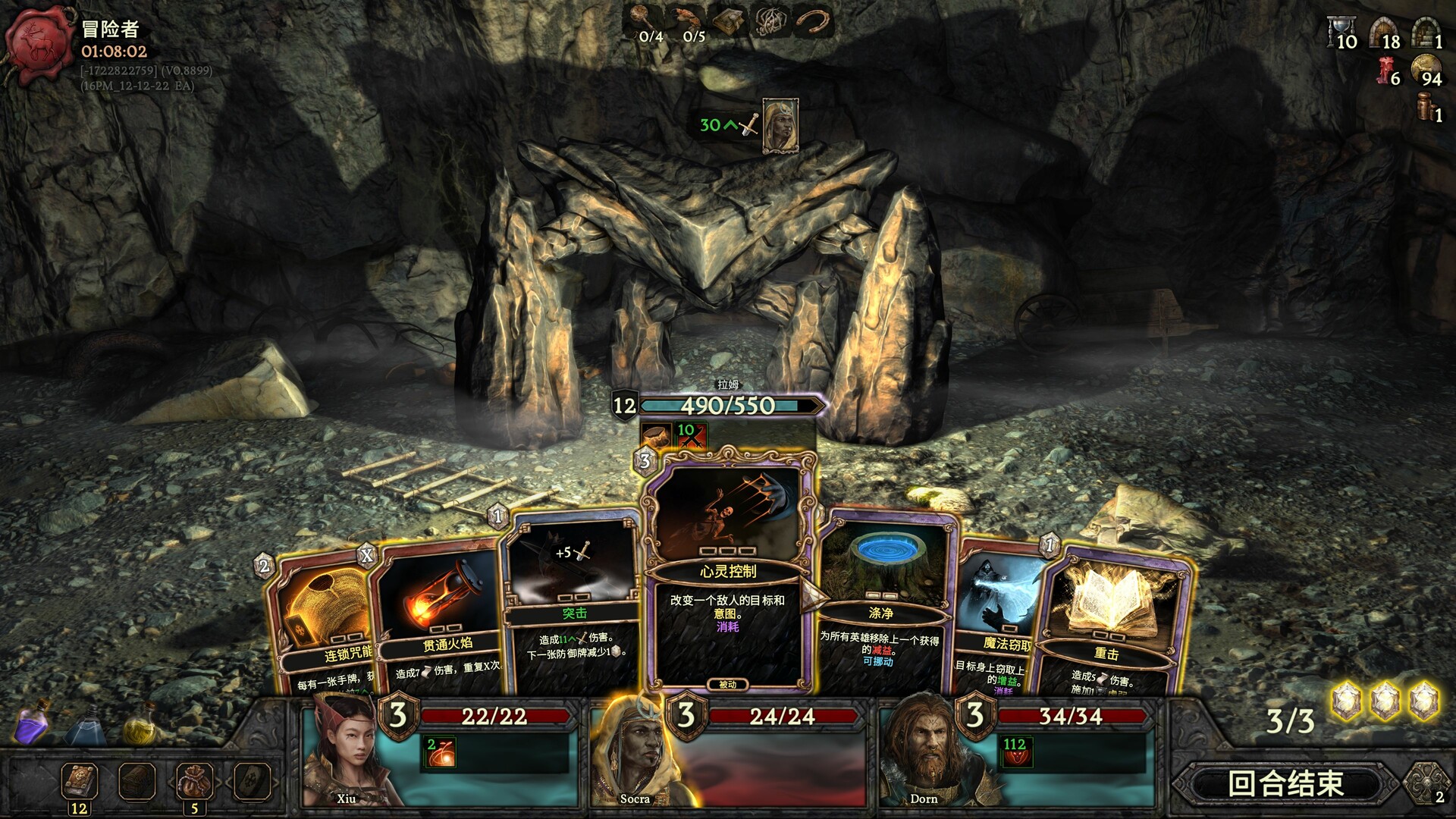
Task: End the turn with 回合结束
Action: click(1285, 783)
